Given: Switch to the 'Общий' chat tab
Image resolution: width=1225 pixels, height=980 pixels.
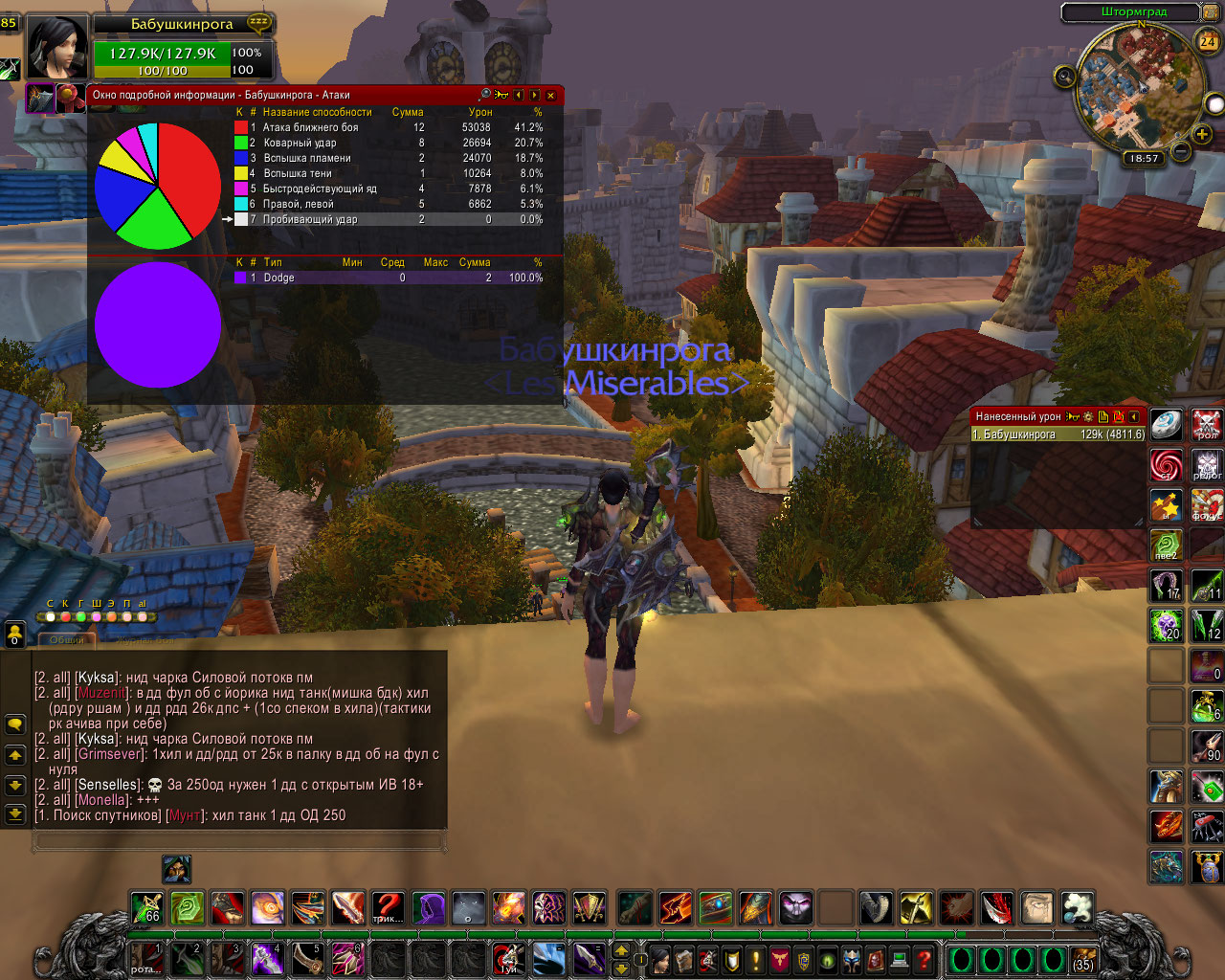Looking at the screenshot, I should click(67, 639).
